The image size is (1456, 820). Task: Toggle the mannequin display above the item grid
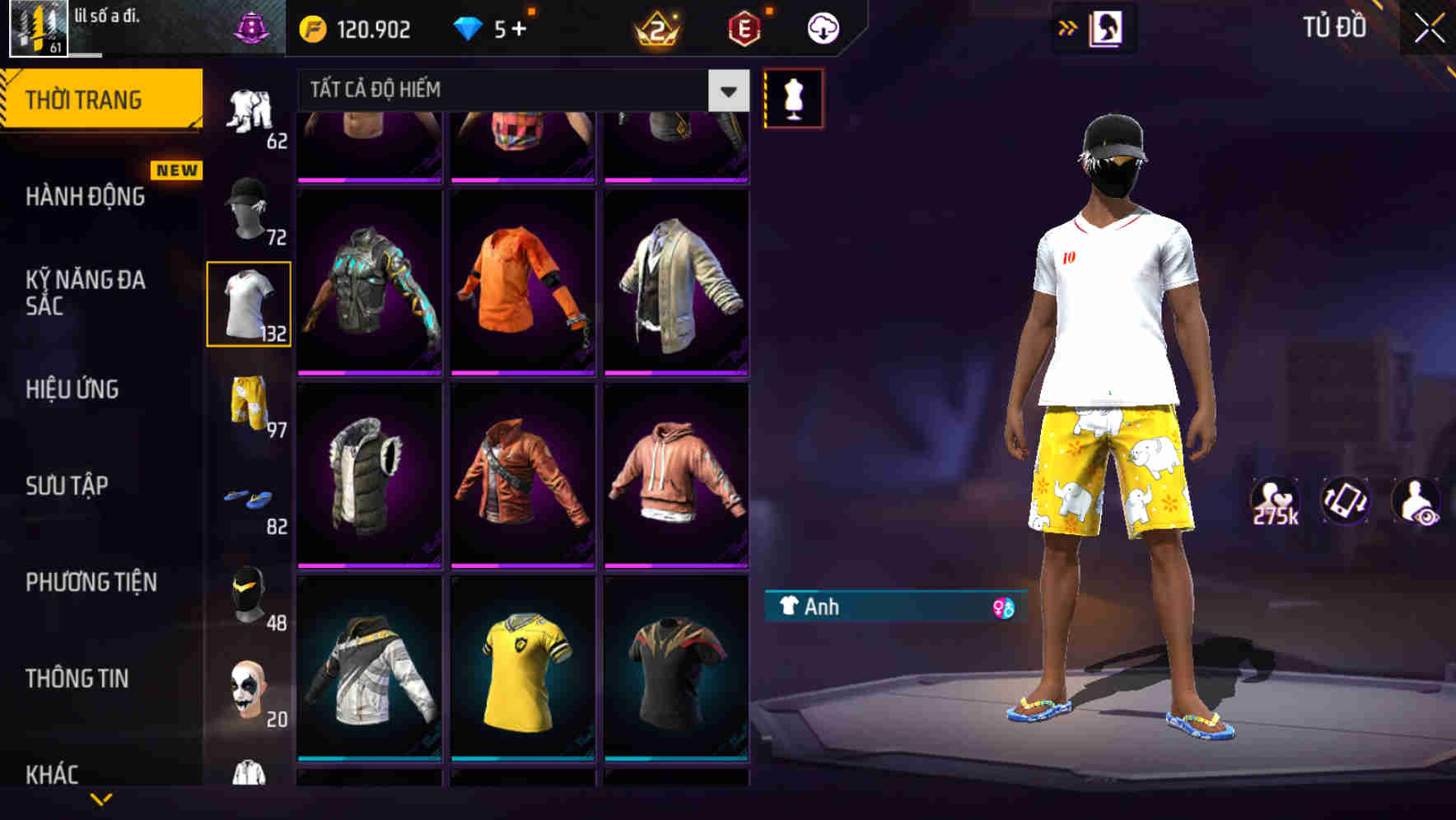[793, 98]
